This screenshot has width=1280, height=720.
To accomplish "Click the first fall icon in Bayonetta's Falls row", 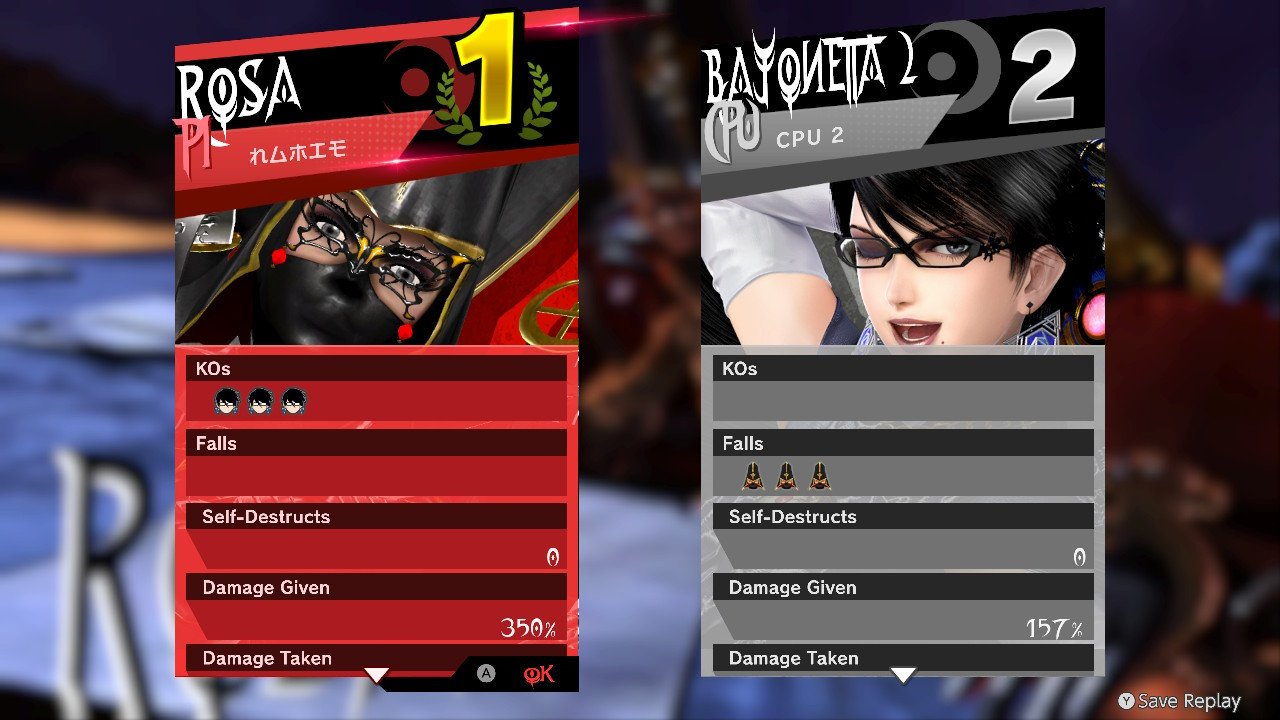I will coord(755,477).
